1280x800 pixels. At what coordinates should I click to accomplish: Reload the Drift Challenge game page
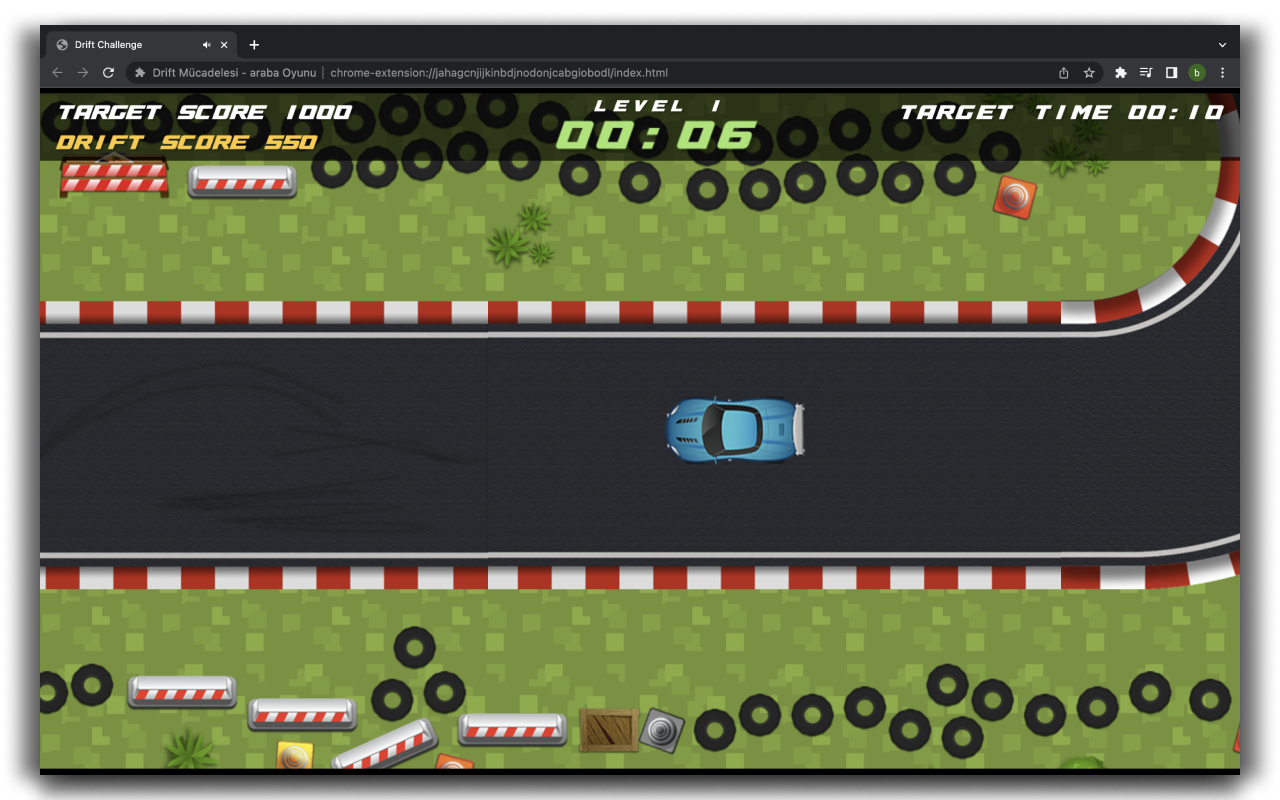[x=108, y=72]
